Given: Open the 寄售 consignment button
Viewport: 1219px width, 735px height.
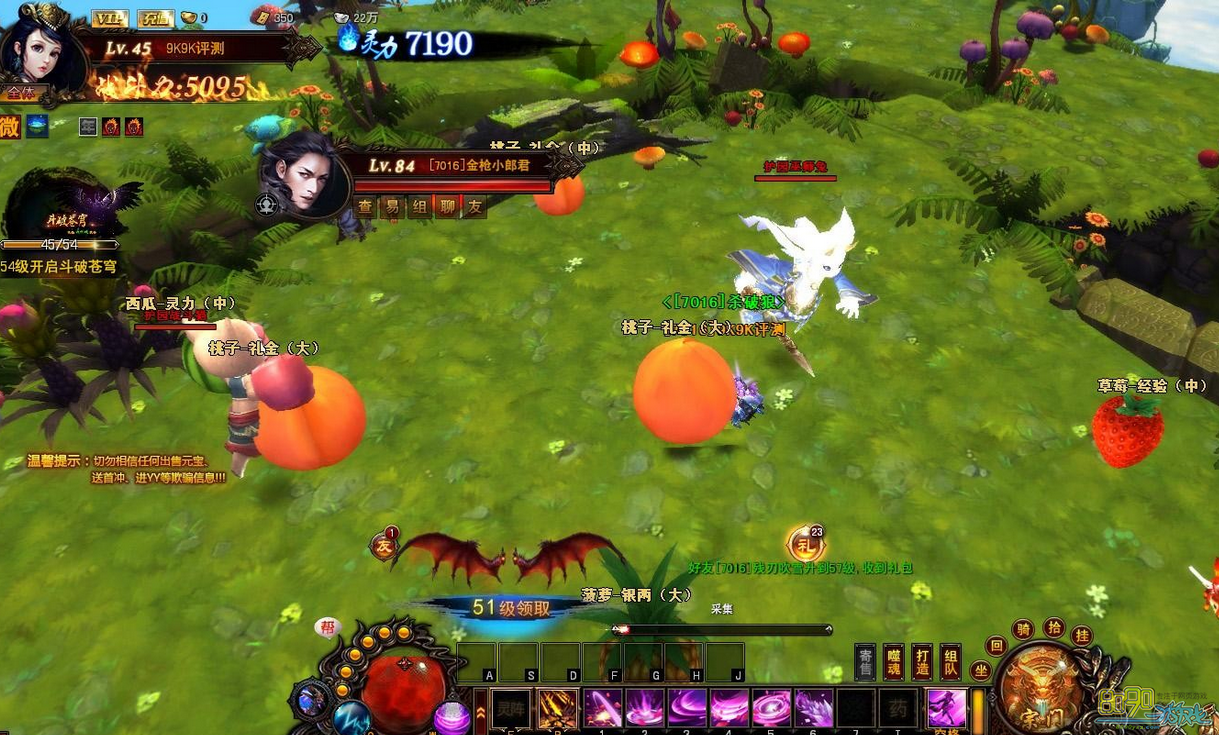Looking at the screenshot, I should [865, 663].
